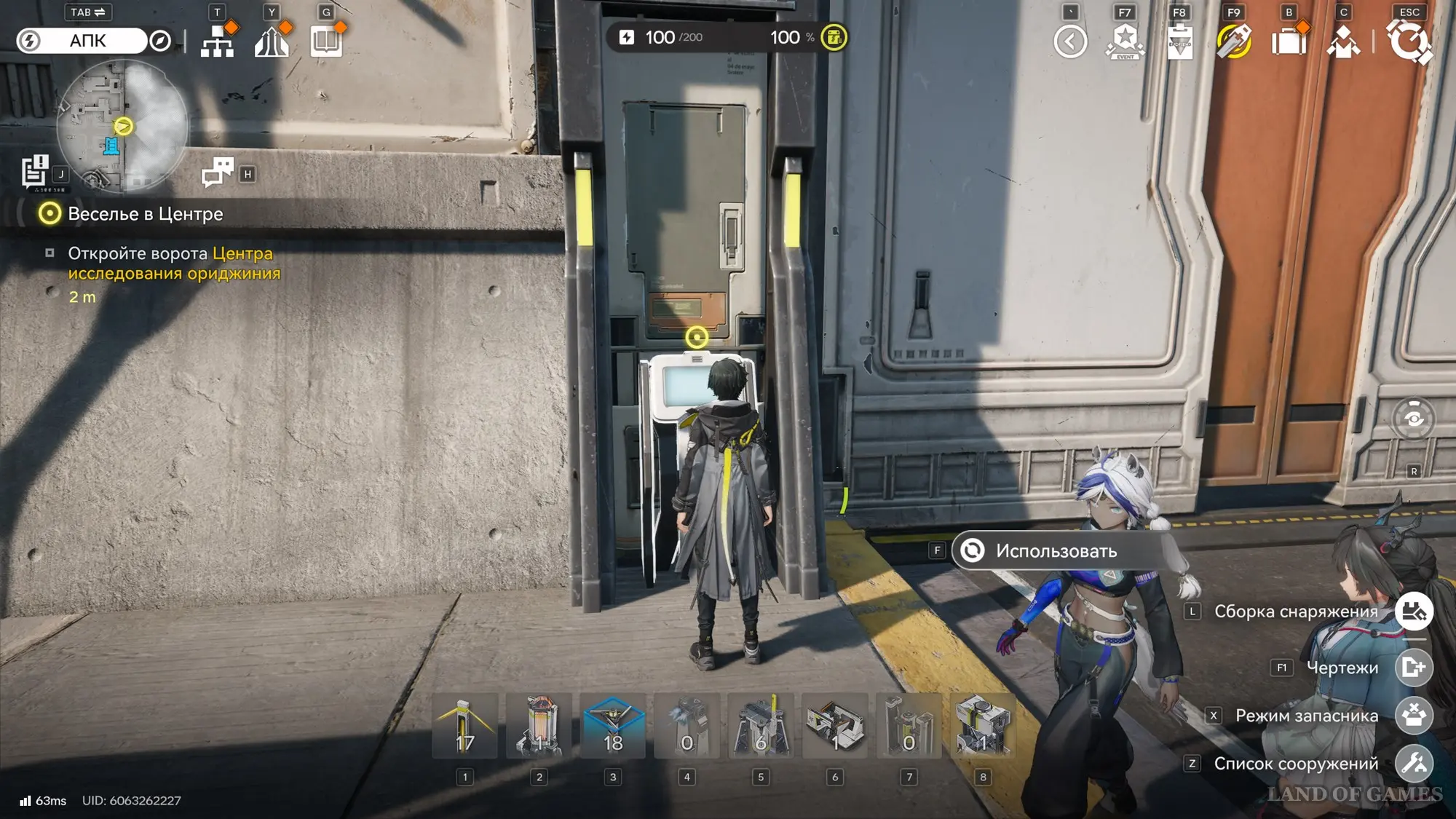Screen dimensions: 1456x819
Task: Toggle the eye view icon
Action: click(x=1413, y=419)
